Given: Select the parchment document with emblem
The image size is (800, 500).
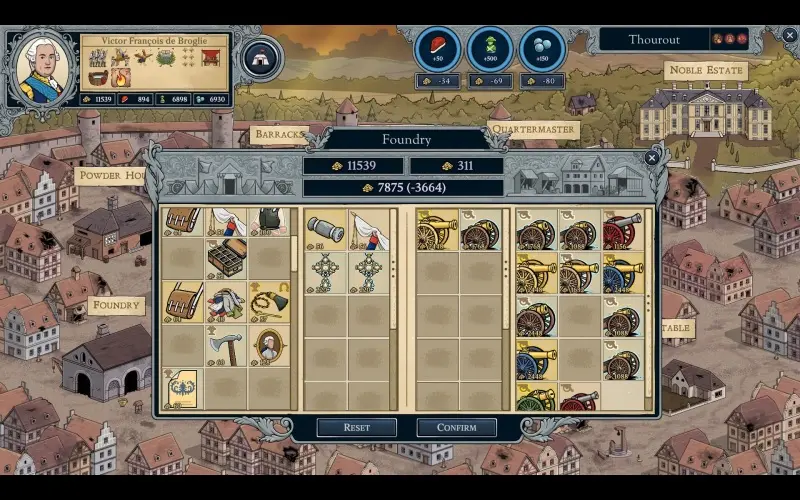Looking at the screenshot, I should [183, 387].
